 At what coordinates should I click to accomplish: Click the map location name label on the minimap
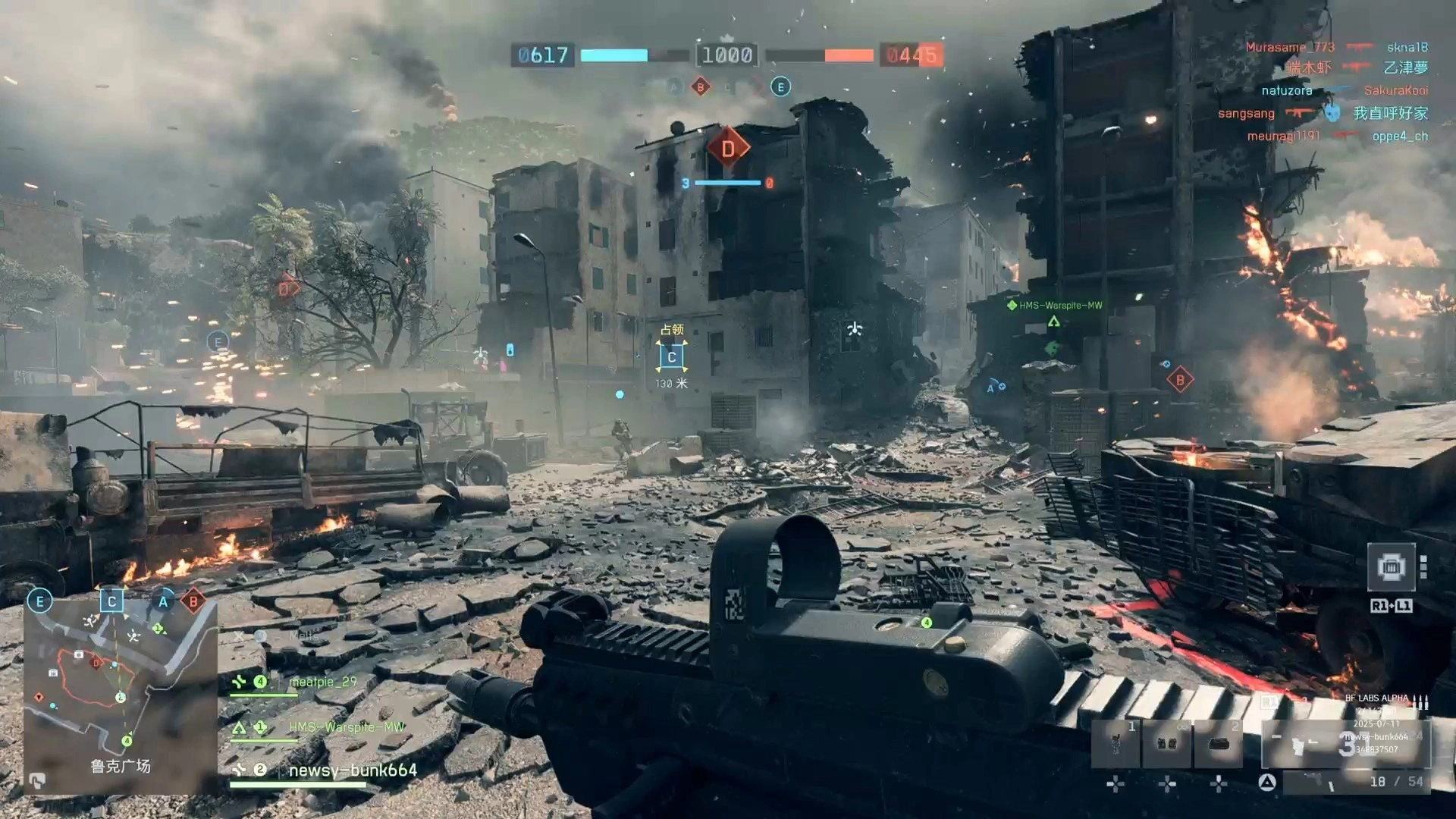[121, 767]
